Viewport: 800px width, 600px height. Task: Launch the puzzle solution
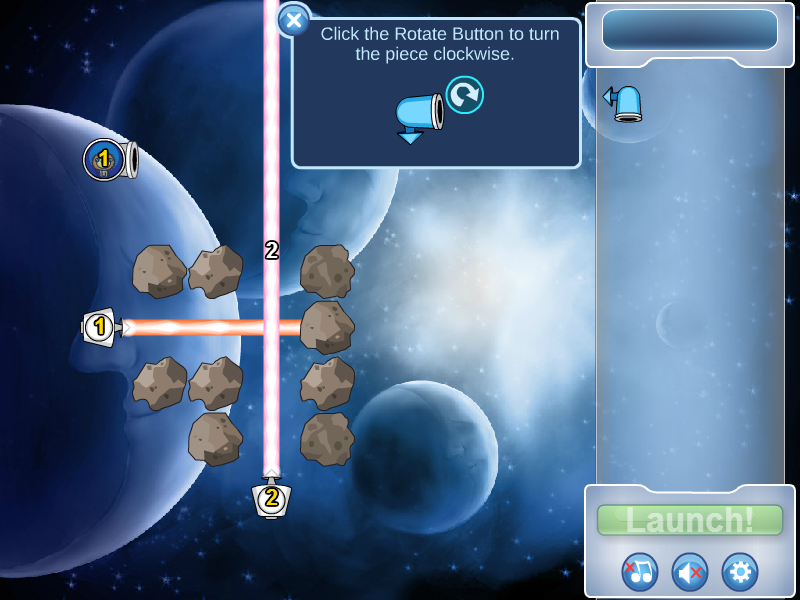690,520
